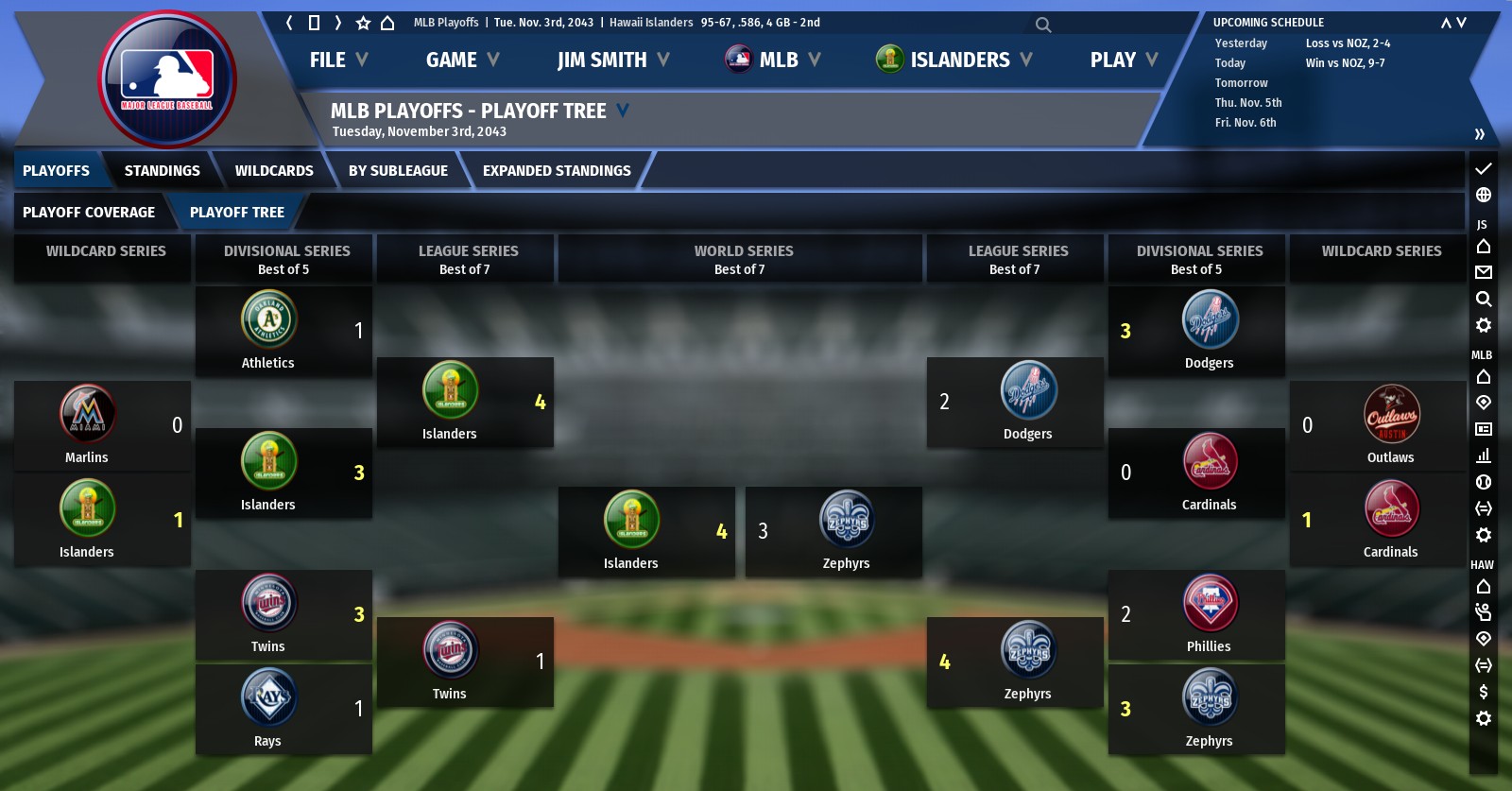Select the Zephyrs World Series team logo

pyautogui.click(x=846, y=519)
